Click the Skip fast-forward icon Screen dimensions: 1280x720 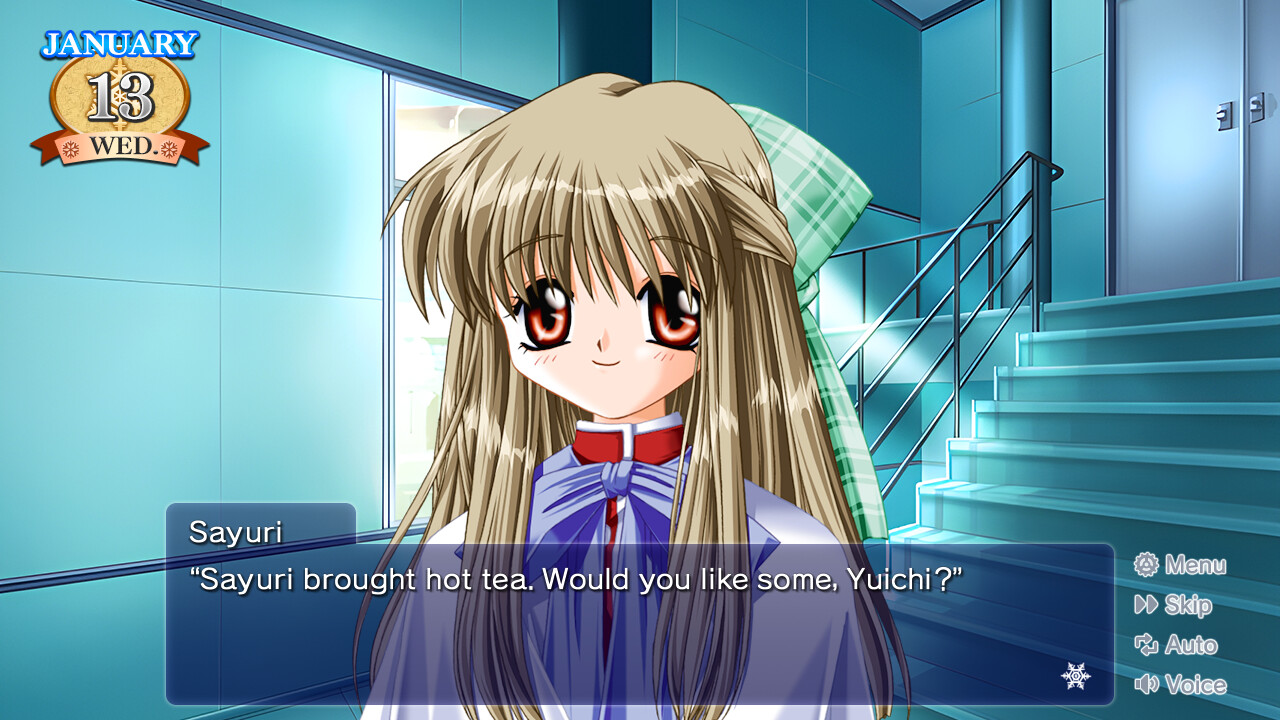tap(1146, 606)
